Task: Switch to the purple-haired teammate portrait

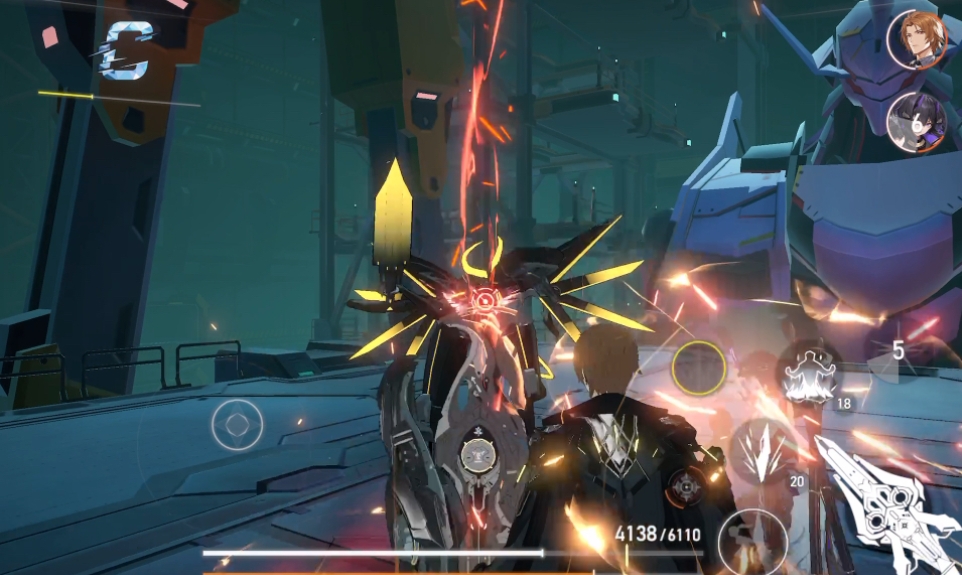Action: (917, 122)
